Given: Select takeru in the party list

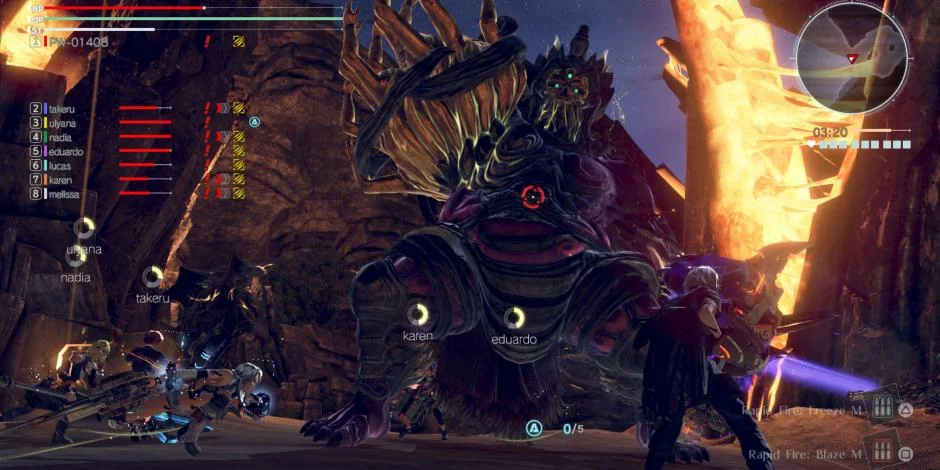Looking at the screenshot, I should pos(61,108).
